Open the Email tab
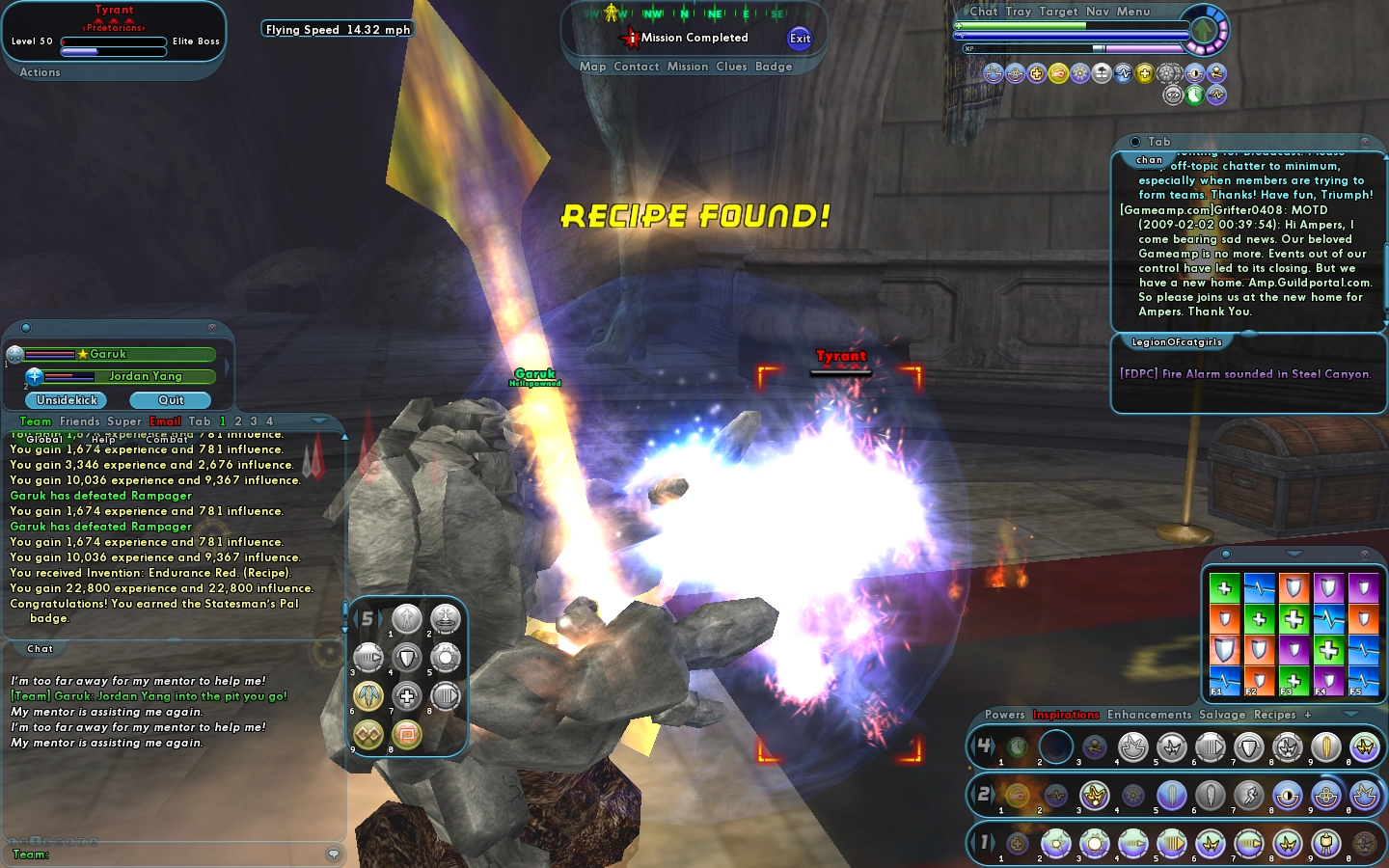Image resolution: width=1389 pixels, height=868 pixels. [165, 421]
